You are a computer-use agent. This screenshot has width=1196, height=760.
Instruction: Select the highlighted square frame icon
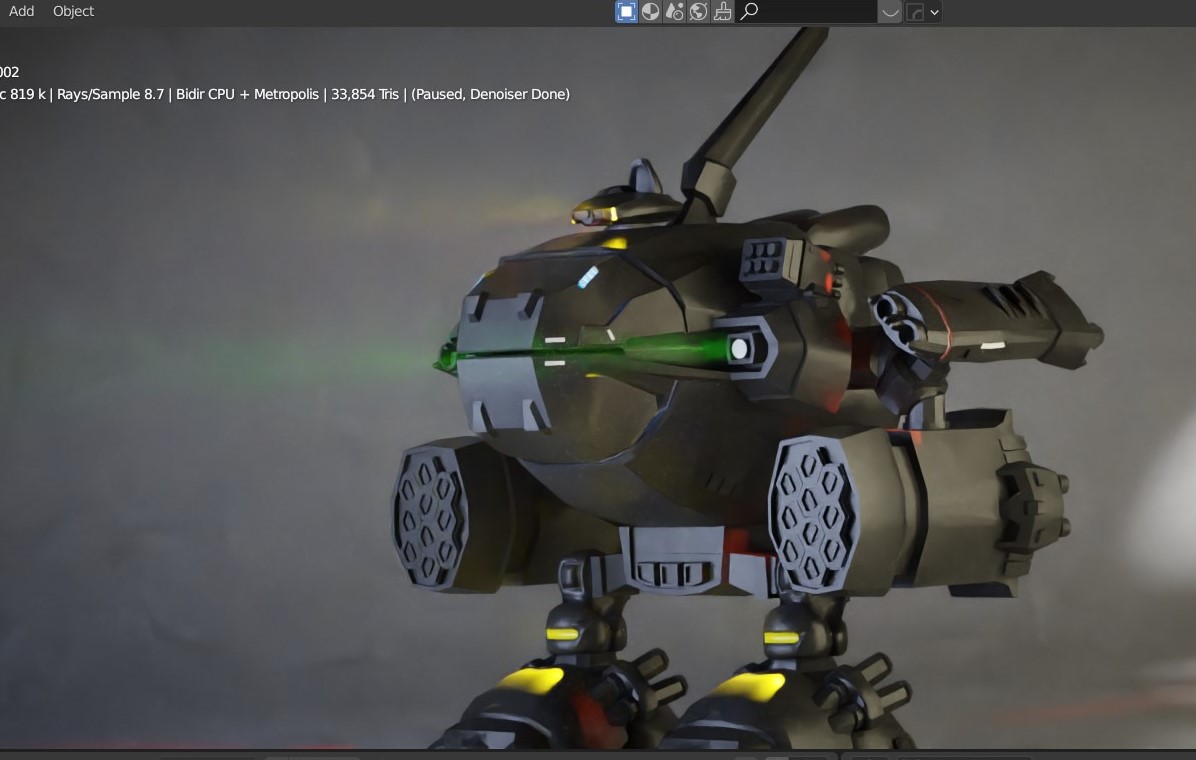click(x=626, y=12)
